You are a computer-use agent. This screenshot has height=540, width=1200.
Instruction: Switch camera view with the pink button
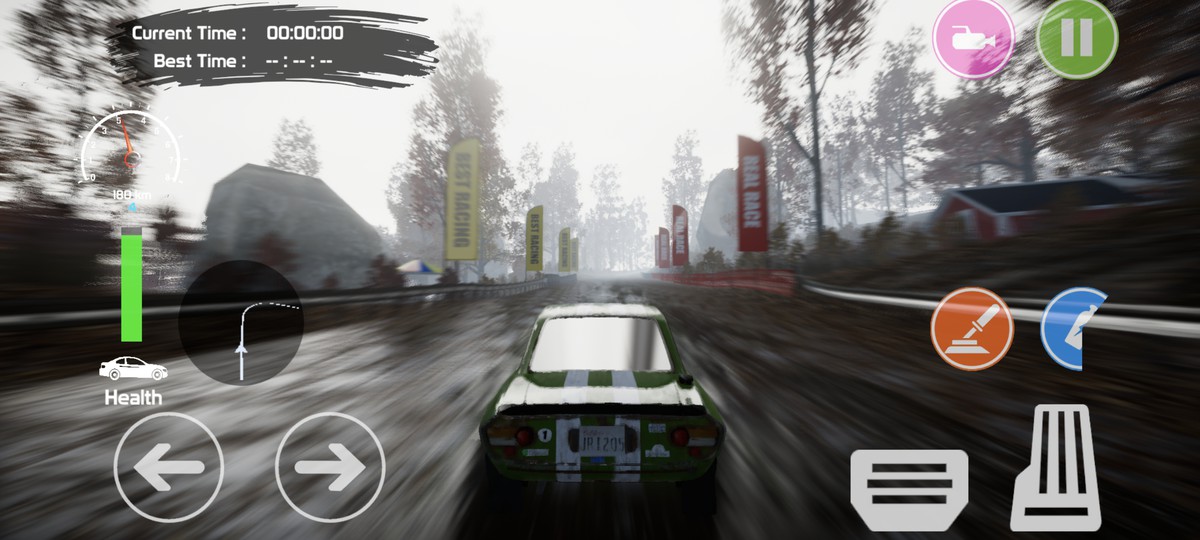(x=973, y=38)
